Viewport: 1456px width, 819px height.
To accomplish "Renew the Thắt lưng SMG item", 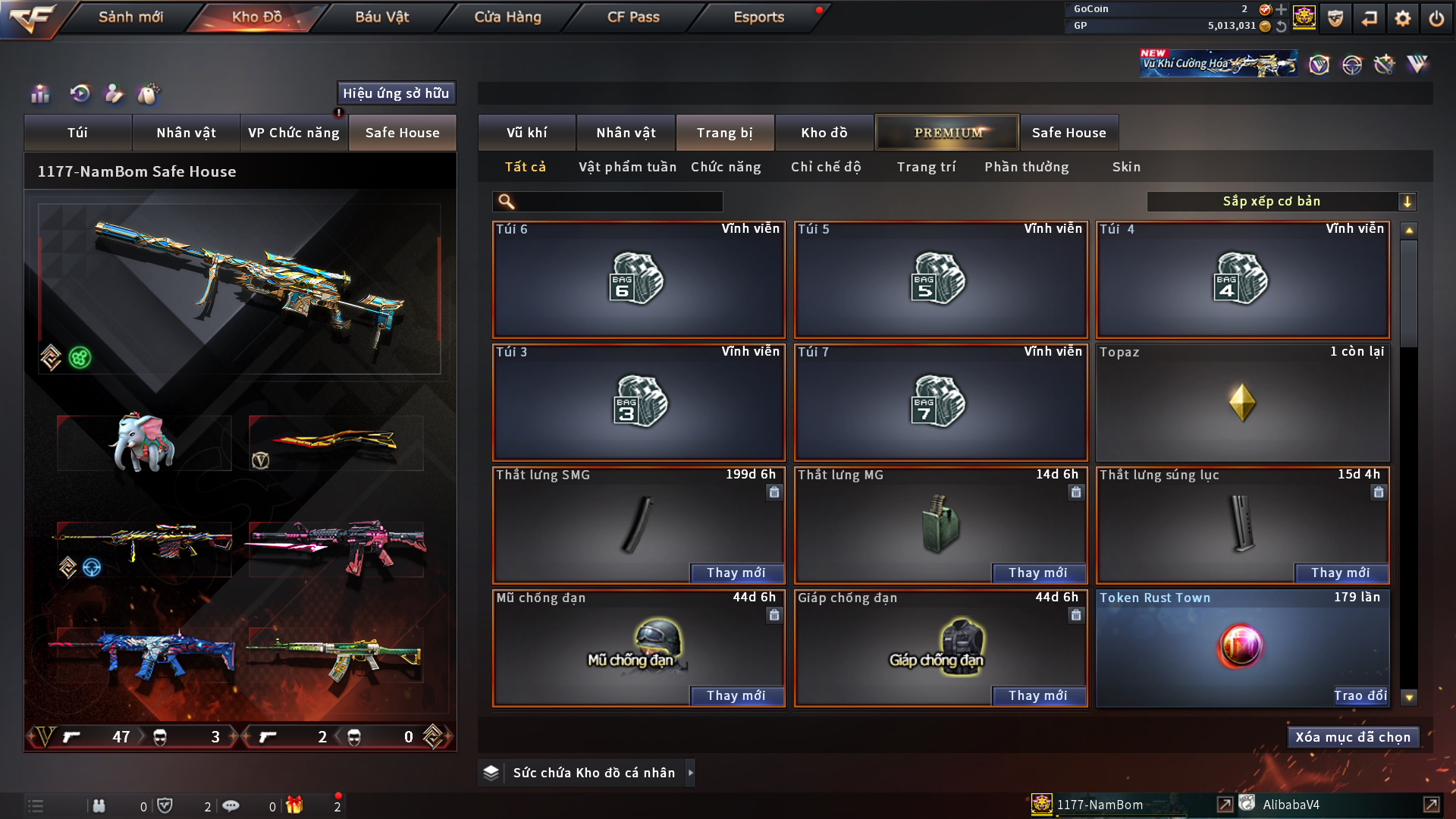I will pos(736,573).
